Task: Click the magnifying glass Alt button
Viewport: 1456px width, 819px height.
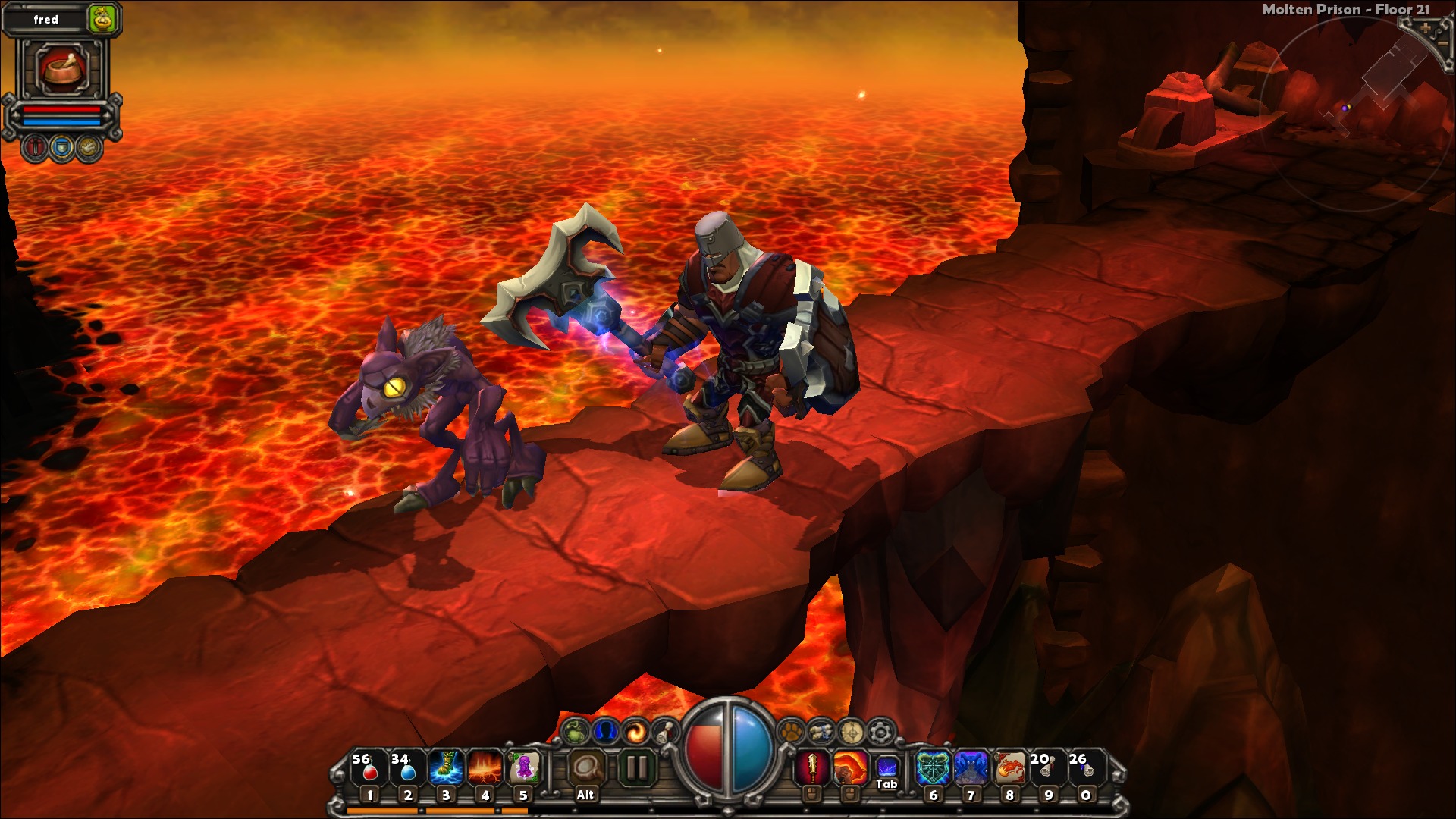Action: 585,770
